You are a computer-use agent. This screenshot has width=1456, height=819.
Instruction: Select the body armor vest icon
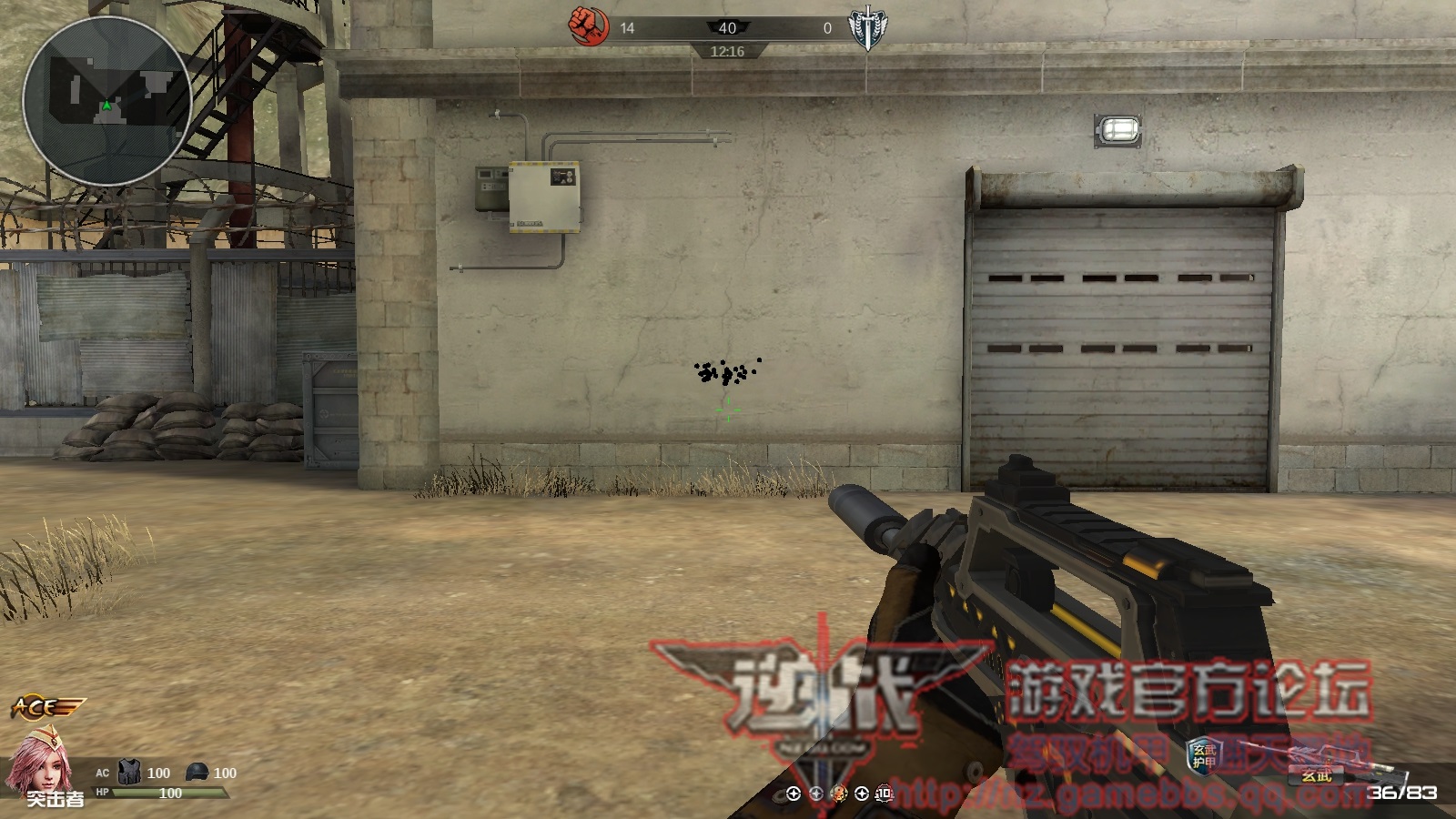point(130,773)
